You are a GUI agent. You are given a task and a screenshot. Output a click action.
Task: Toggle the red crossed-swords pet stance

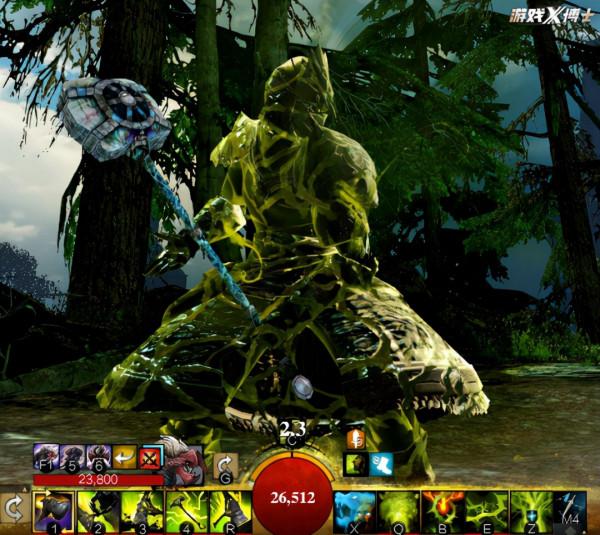click(x=150, y=458)
